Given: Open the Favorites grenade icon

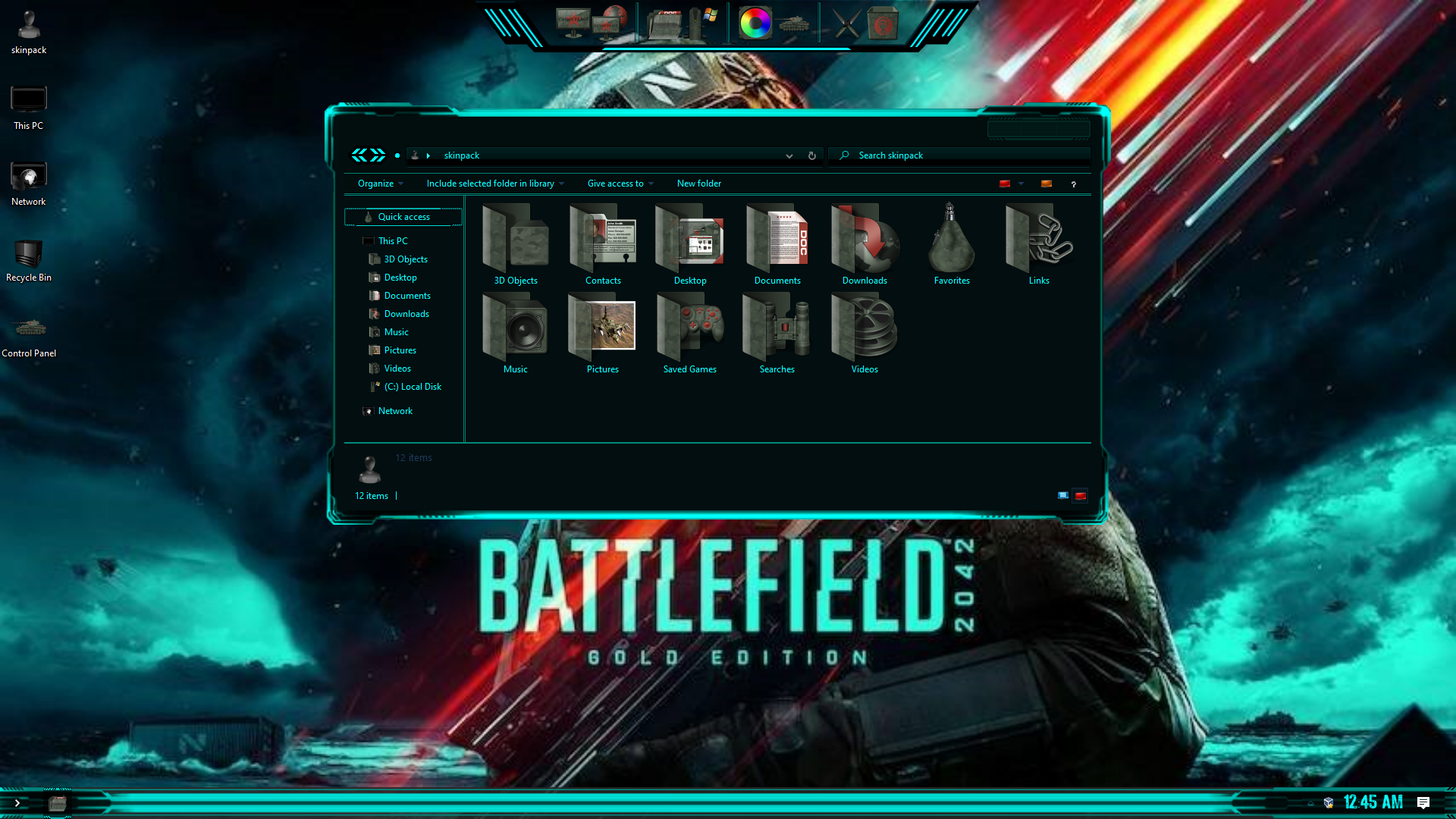Looking at the screenshot, I should tap(951, 244).
